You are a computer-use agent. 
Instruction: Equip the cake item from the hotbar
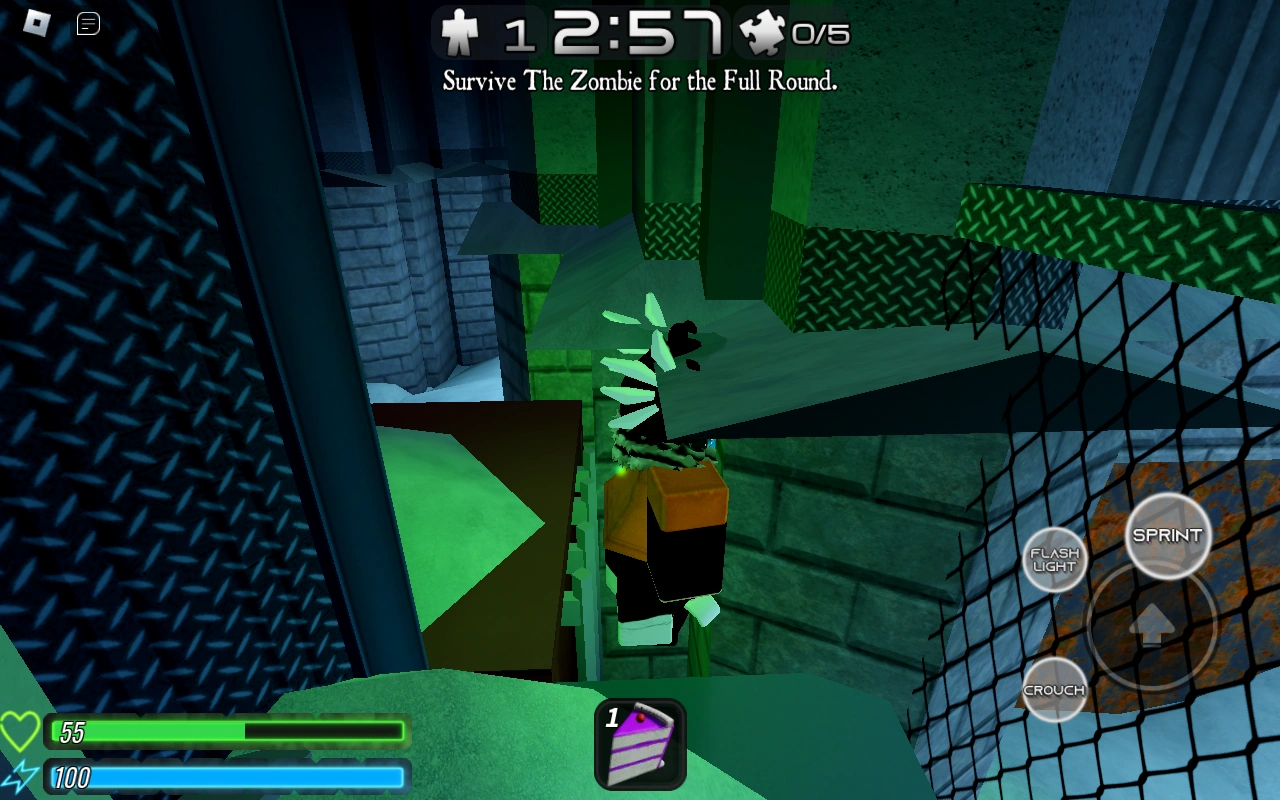(x=639, y=744)
